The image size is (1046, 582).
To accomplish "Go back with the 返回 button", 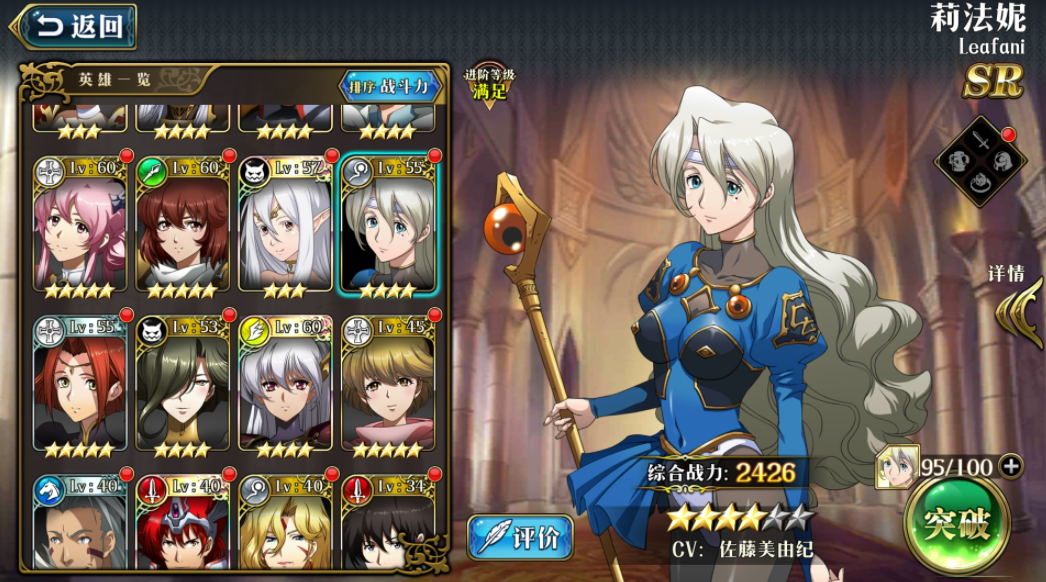I will coord(73,26).
